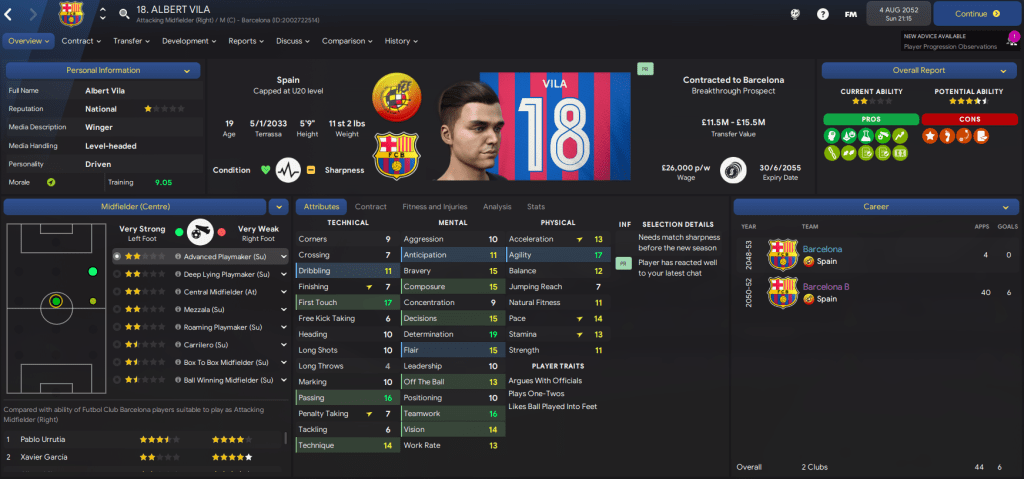Open the Reports menu
The width and height of the screenshot is (1024, 479).
[245, 41]
